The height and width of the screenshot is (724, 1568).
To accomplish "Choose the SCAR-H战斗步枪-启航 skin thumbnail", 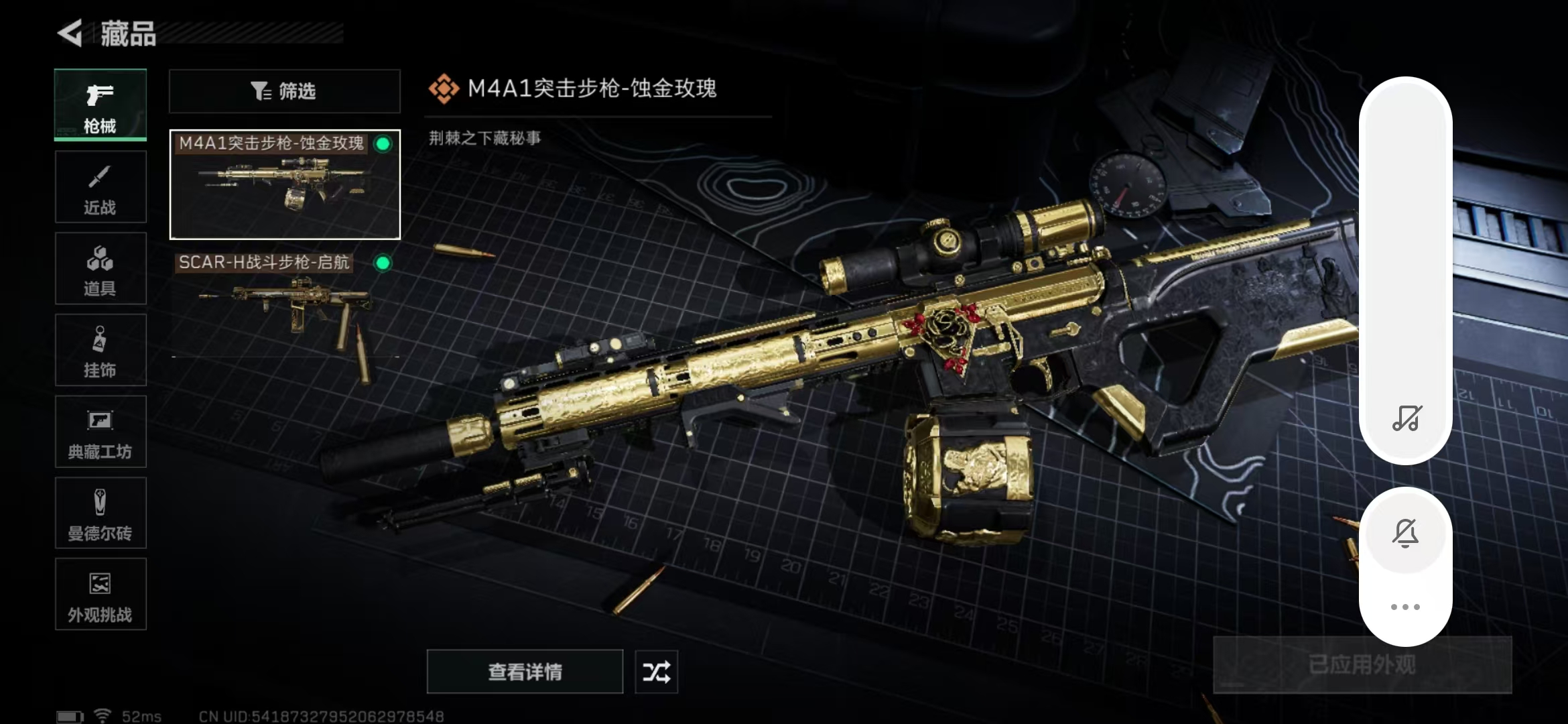I will pyautogui.click(x=285, y=303).
